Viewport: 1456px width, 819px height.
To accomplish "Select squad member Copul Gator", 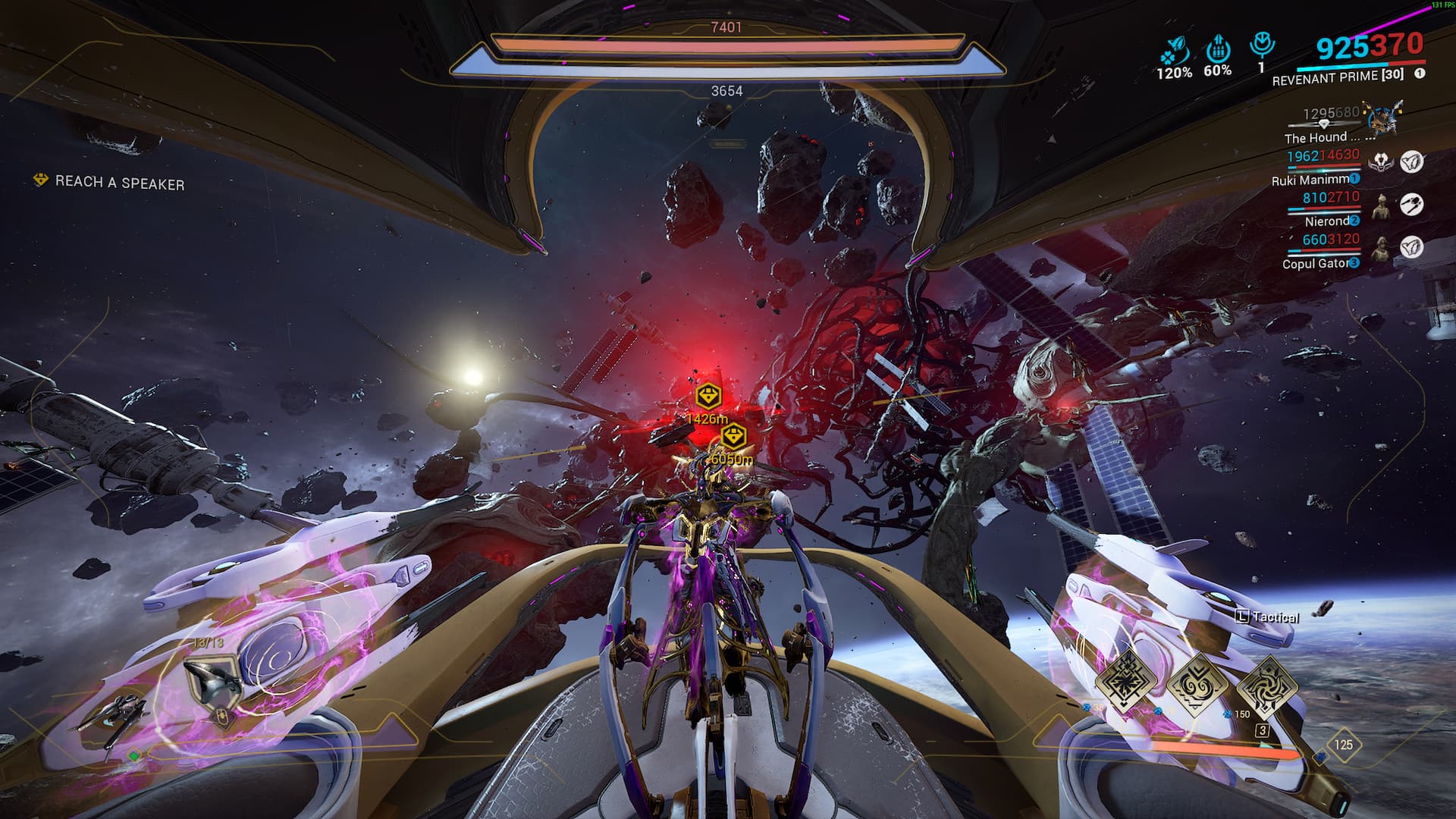I will click(1317, 264).
